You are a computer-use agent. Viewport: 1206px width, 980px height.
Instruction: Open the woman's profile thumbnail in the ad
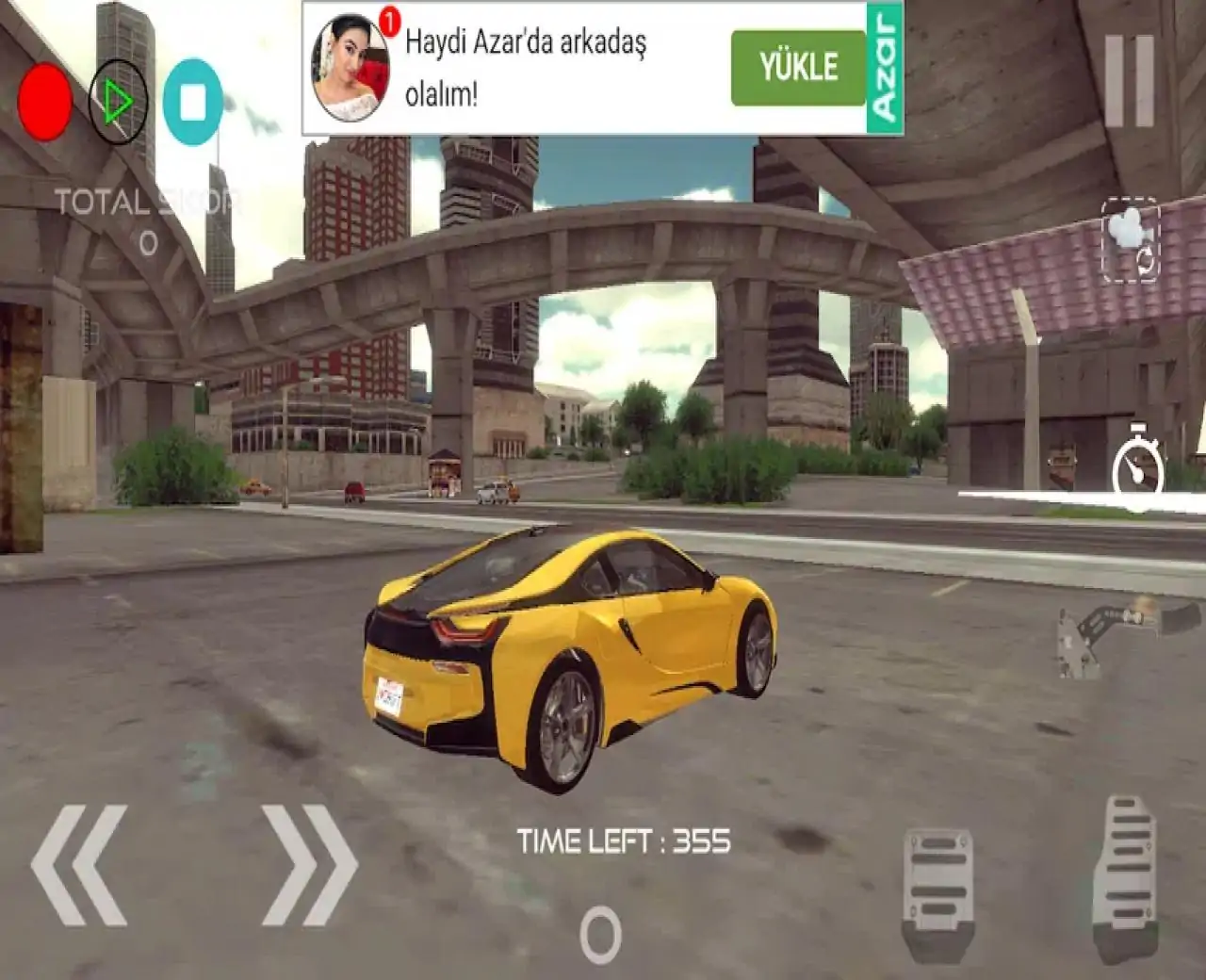pyautogui.click(x=351, y=66)
